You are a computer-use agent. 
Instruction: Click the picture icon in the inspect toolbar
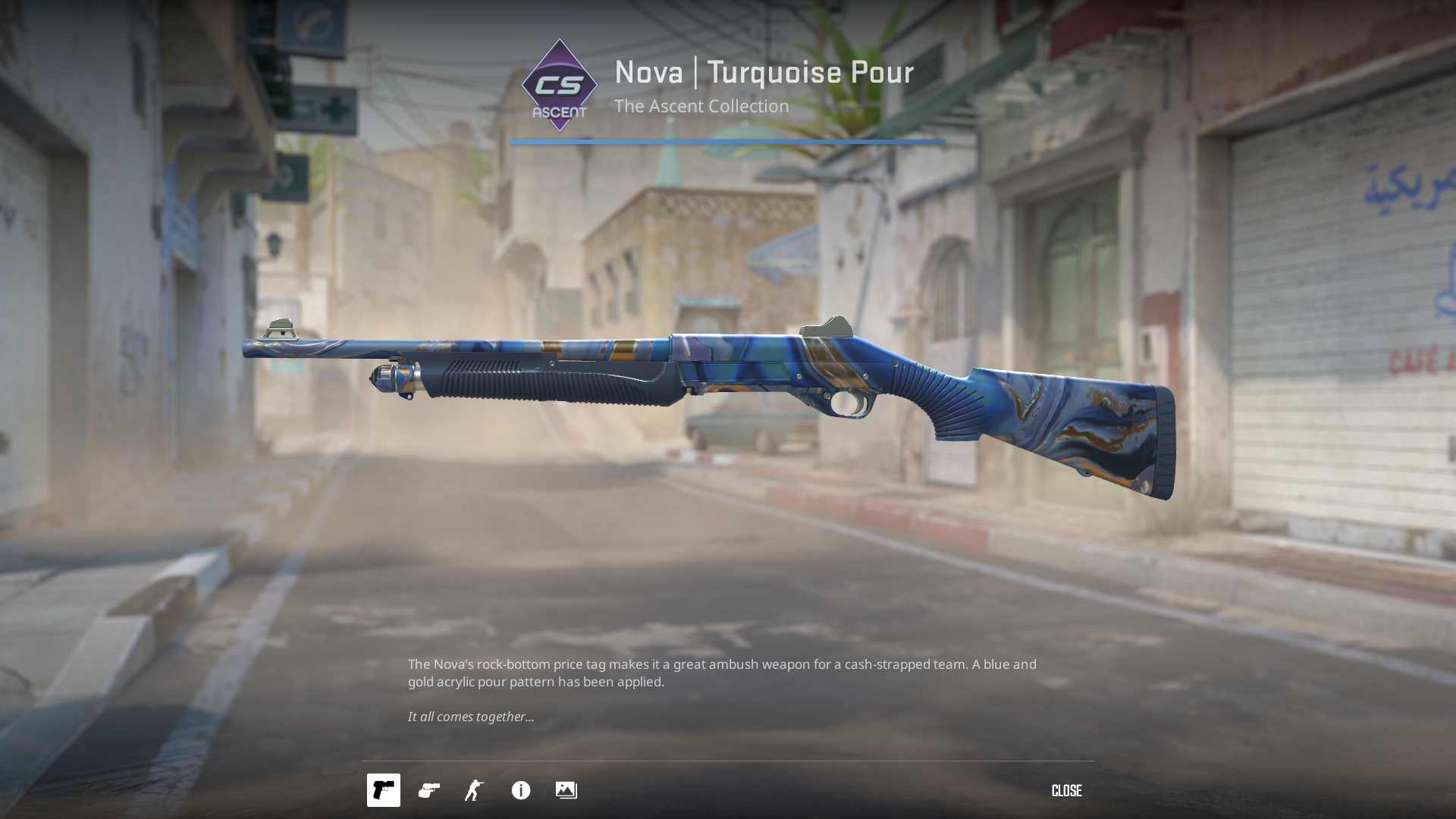566,790
